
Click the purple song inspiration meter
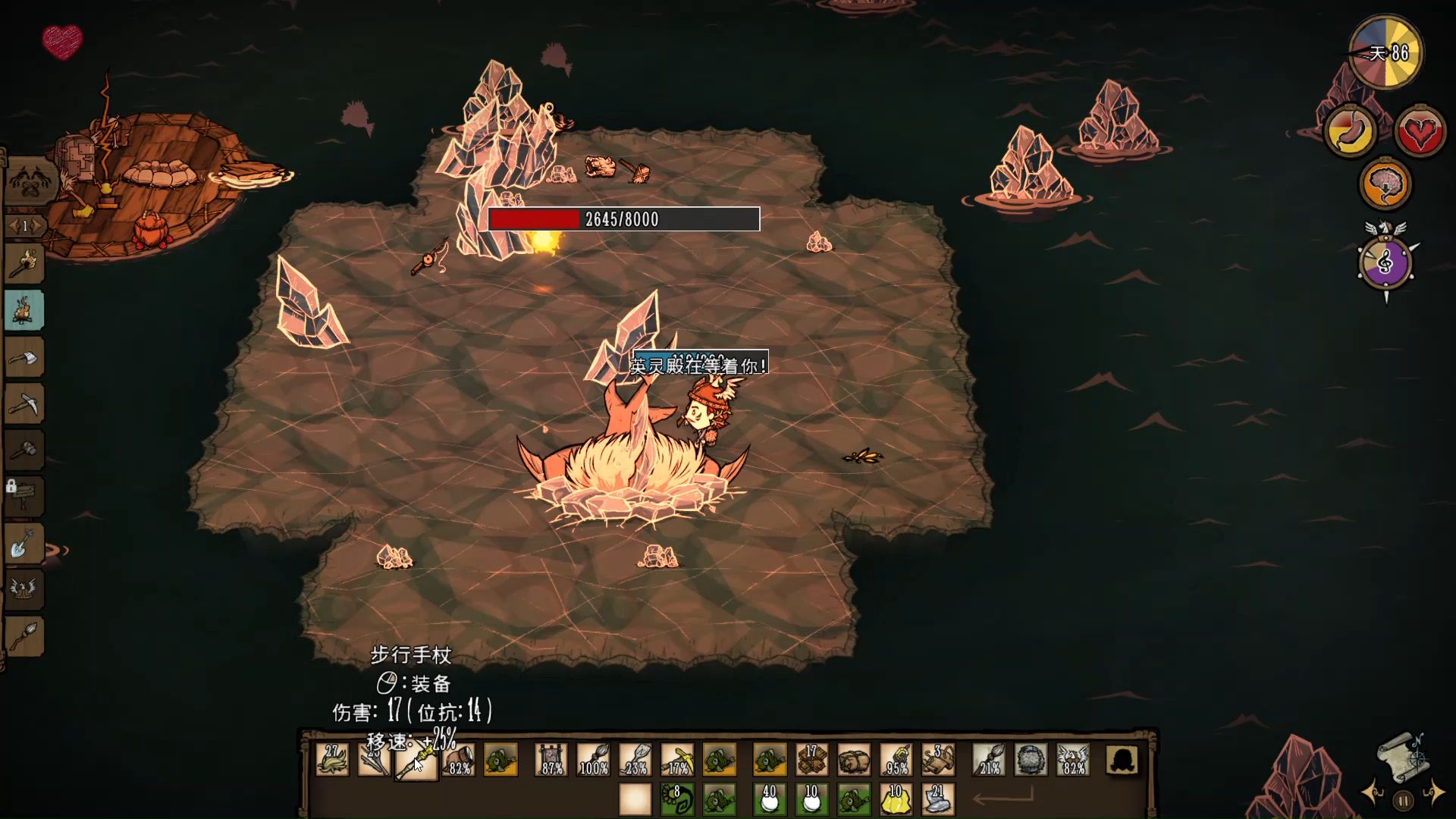(1385, 263)
